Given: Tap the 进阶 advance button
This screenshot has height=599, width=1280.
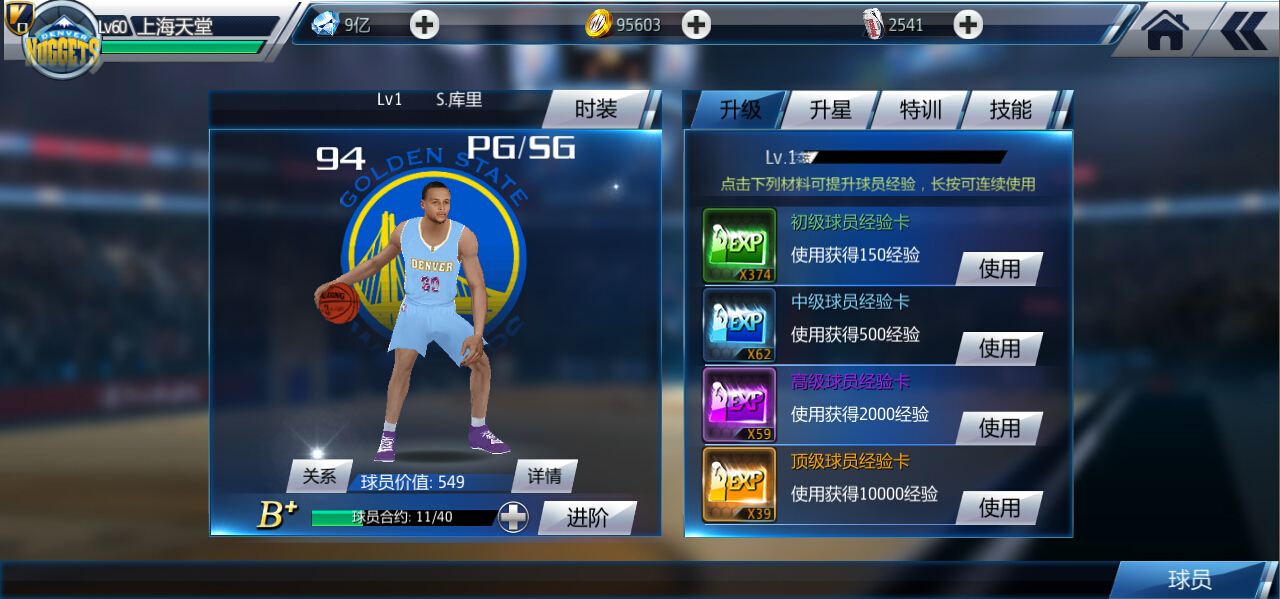Looking at the screenshot, I should tap(587, 517).
